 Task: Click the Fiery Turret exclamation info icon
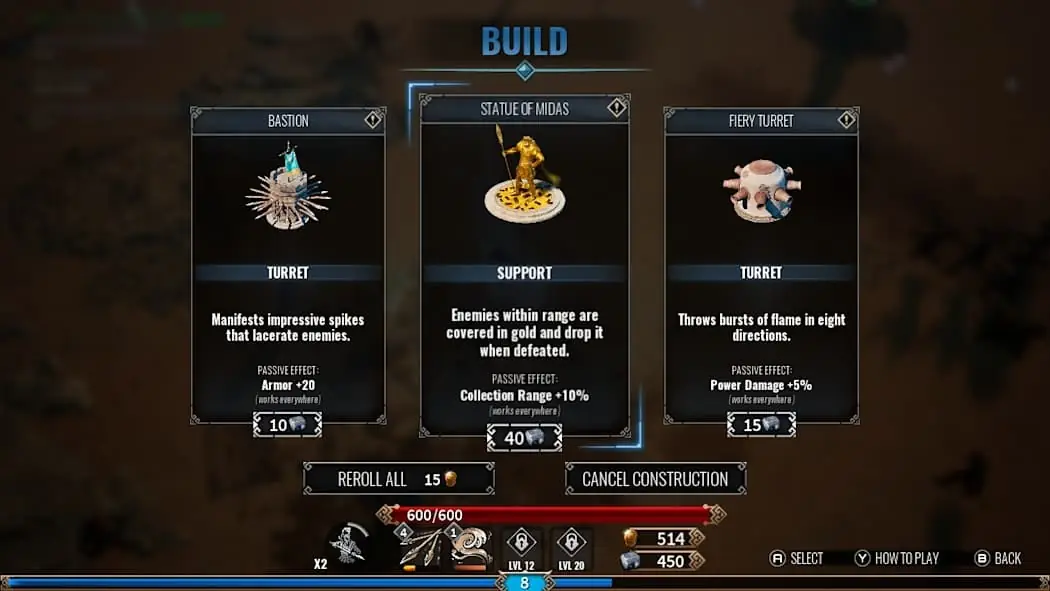click(846, 120)
